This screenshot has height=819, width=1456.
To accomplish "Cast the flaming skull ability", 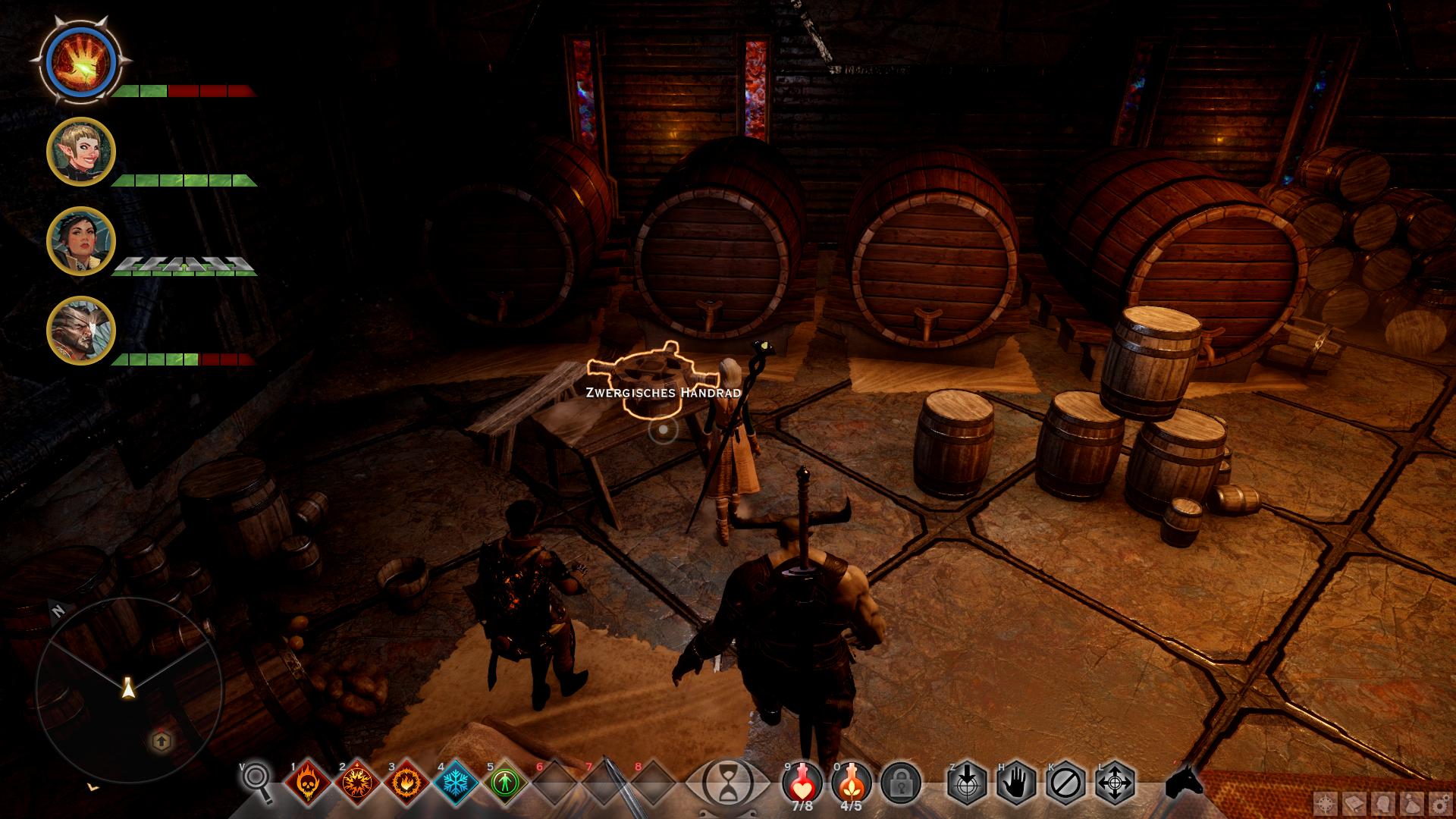I will 308,783.
